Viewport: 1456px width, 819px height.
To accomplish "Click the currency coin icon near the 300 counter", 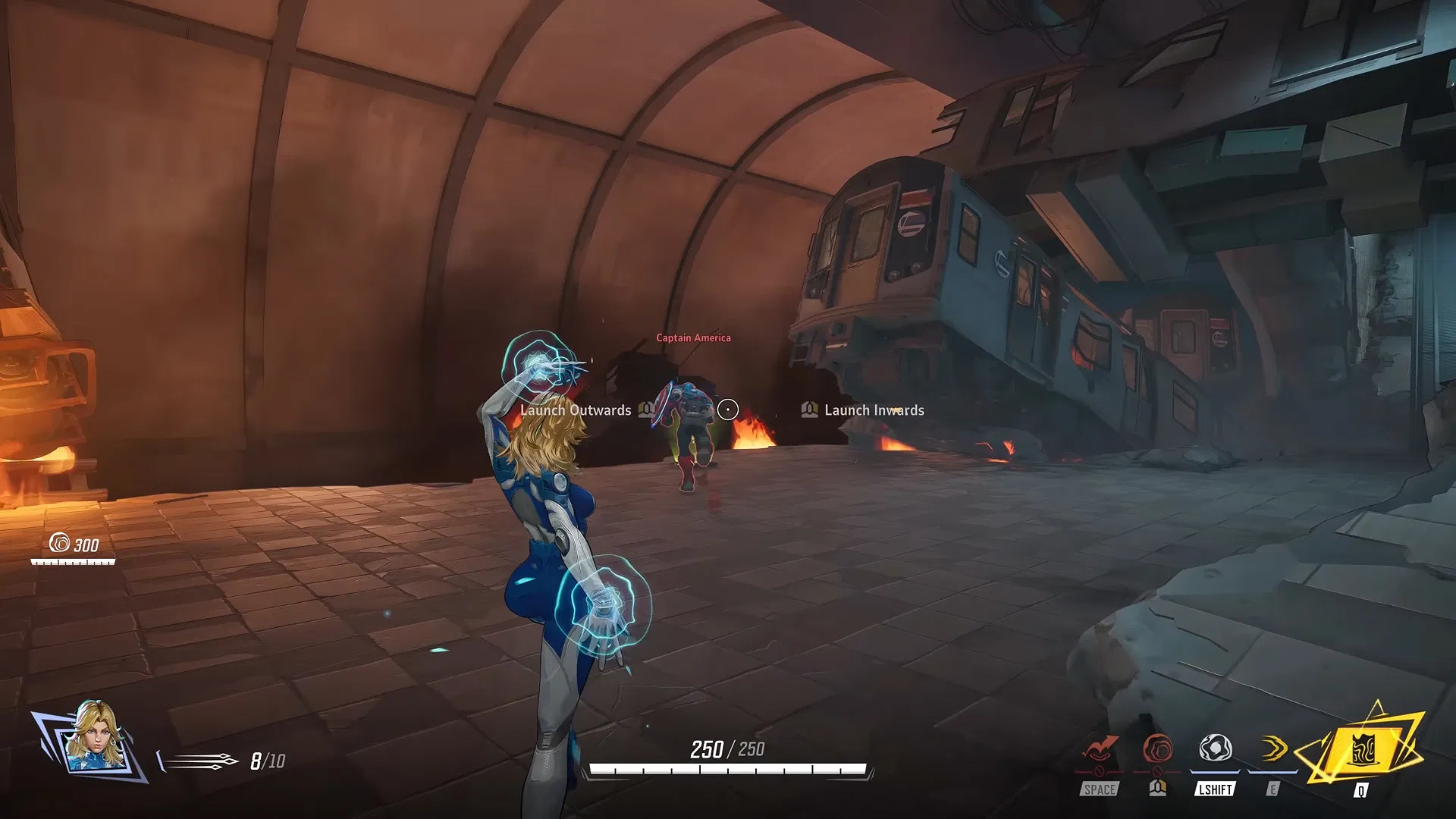I will [61, 544].
